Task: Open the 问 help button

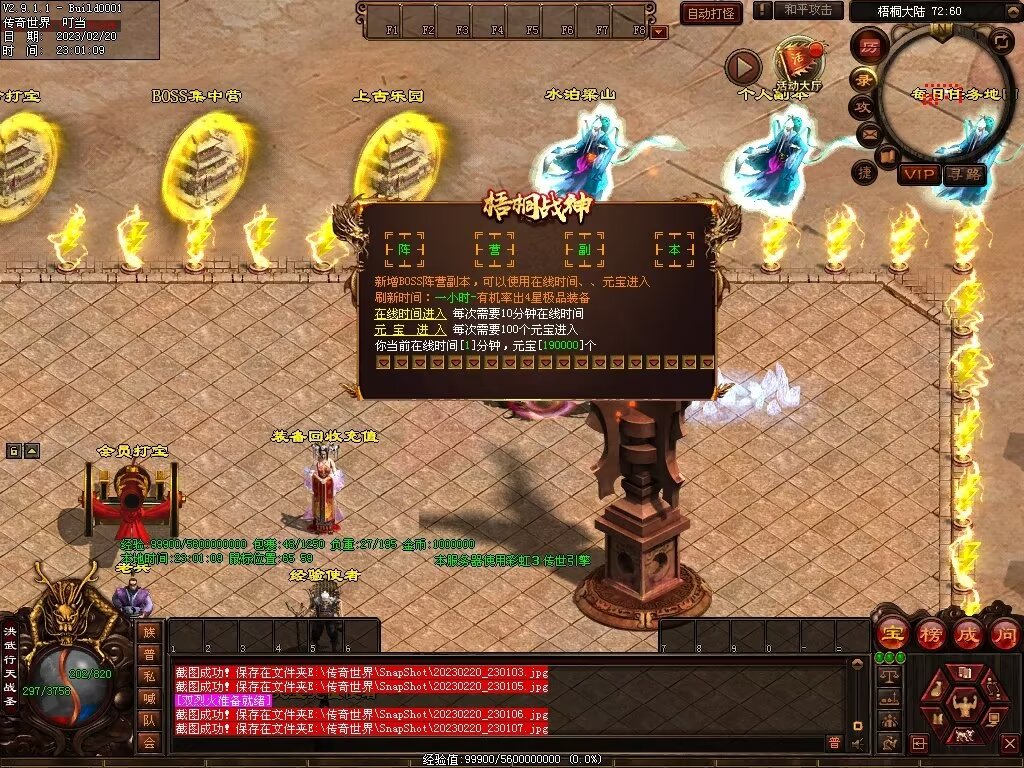Action: [1004, 634]
